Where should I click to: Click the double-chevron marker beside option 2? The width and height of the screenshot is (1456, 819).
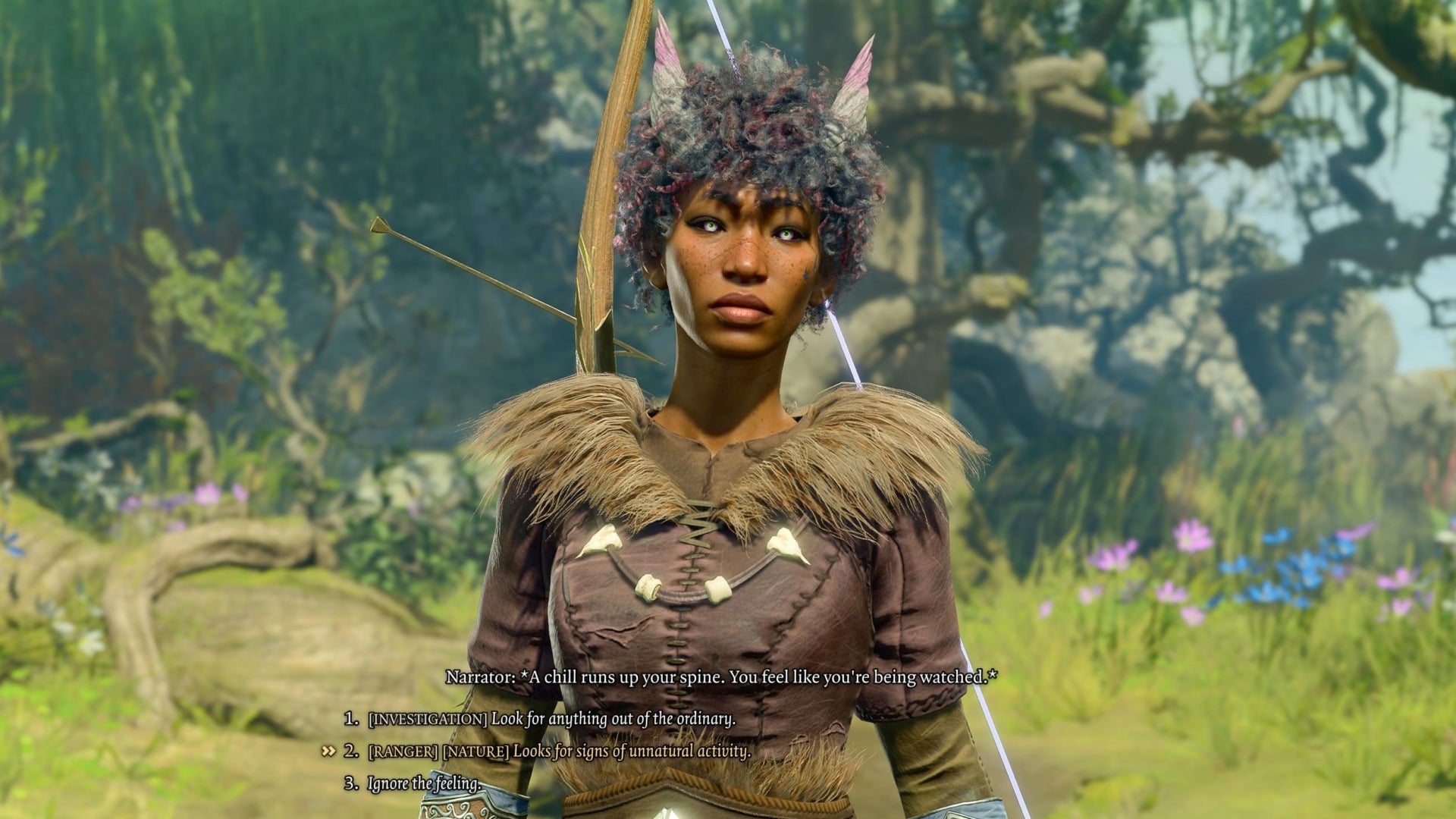click(328, 751)
